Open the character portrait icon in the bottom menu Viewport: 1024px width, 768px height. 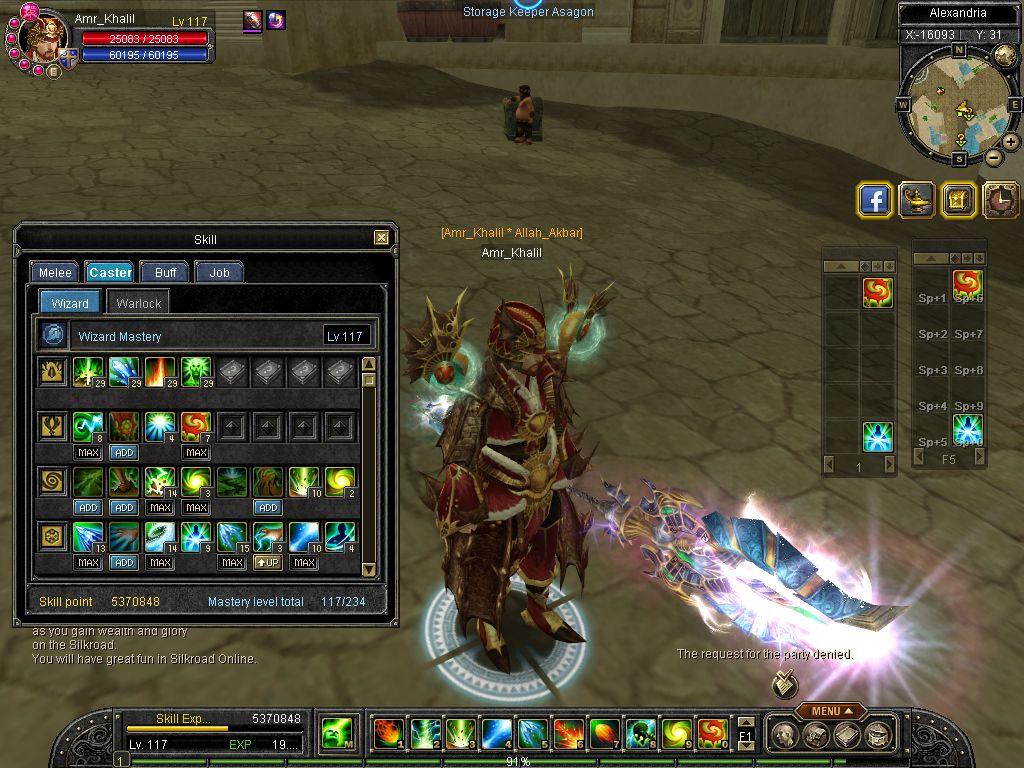click(785, 735)
